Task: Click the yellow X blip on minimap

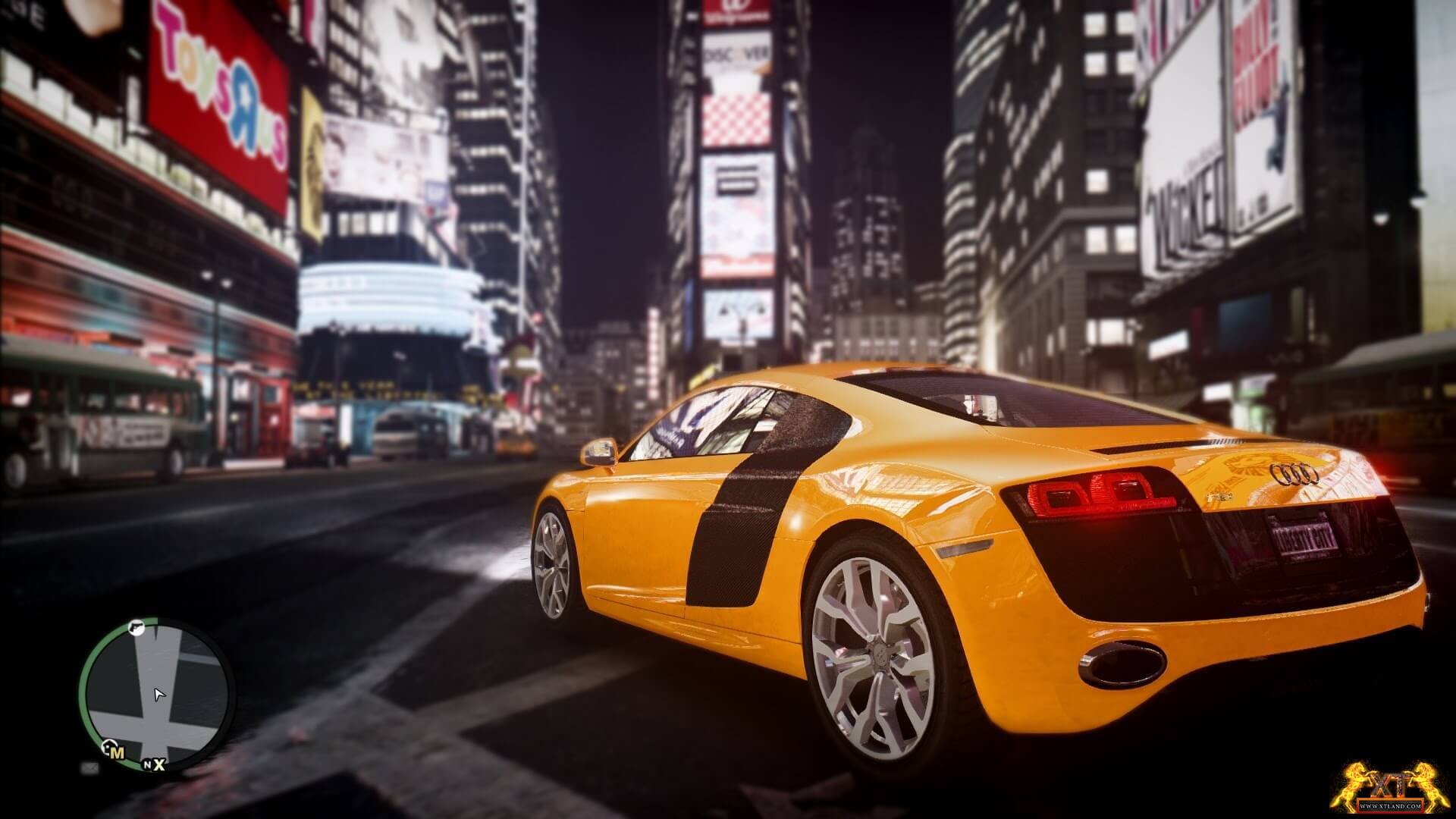Action: pyautogui.click(x=159, y=765)
